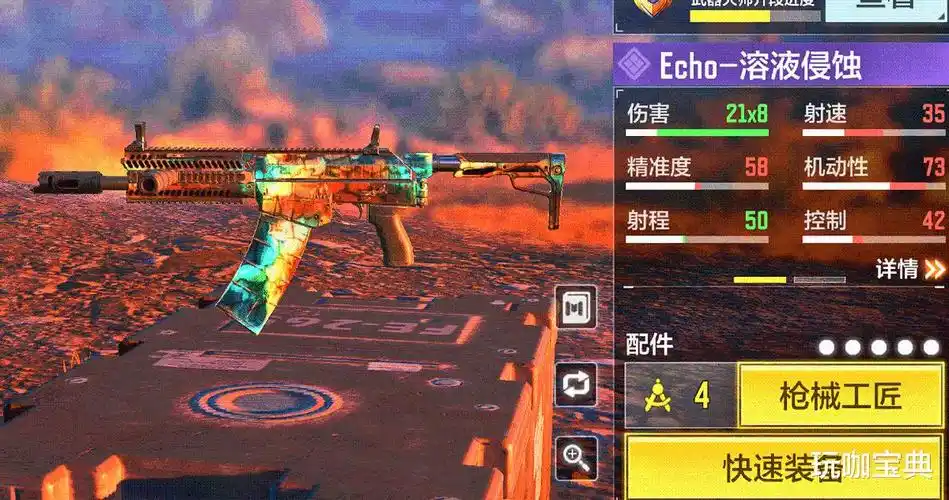This screenshot has width=949, height=500.
Task: Tap the circular arrows swap icon
Action: pos(576,385)
